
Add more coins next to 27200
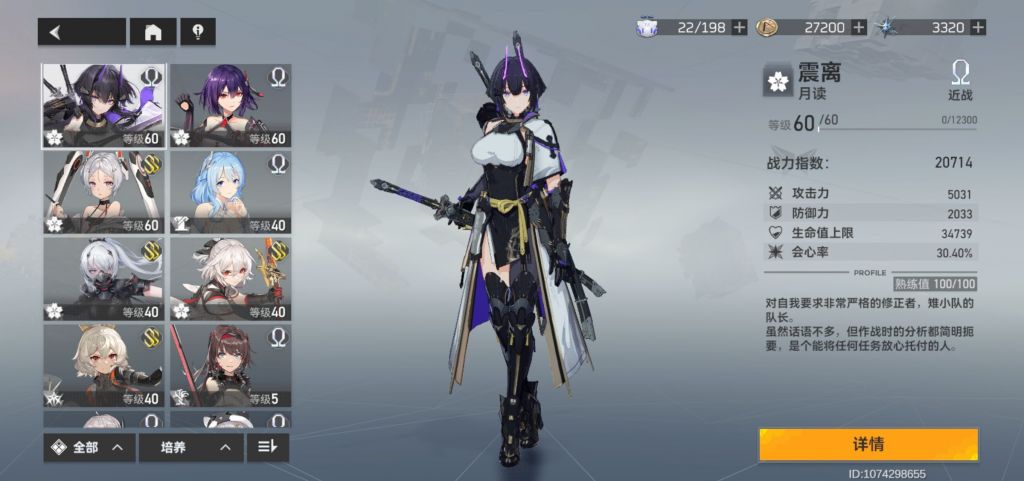click(858, 28)
